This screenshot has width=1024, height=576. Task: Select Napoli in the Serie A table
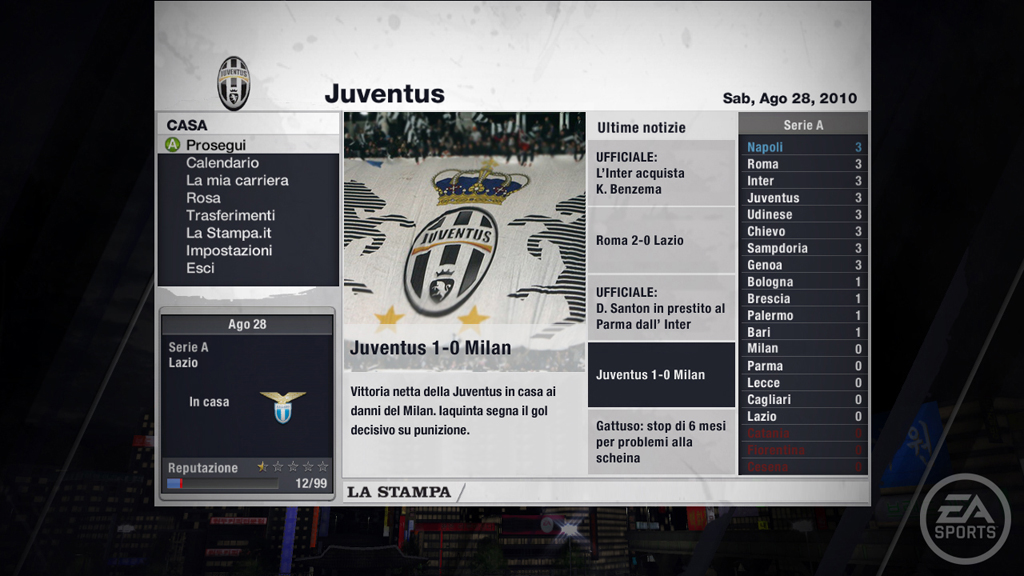[x=803, y=147]
